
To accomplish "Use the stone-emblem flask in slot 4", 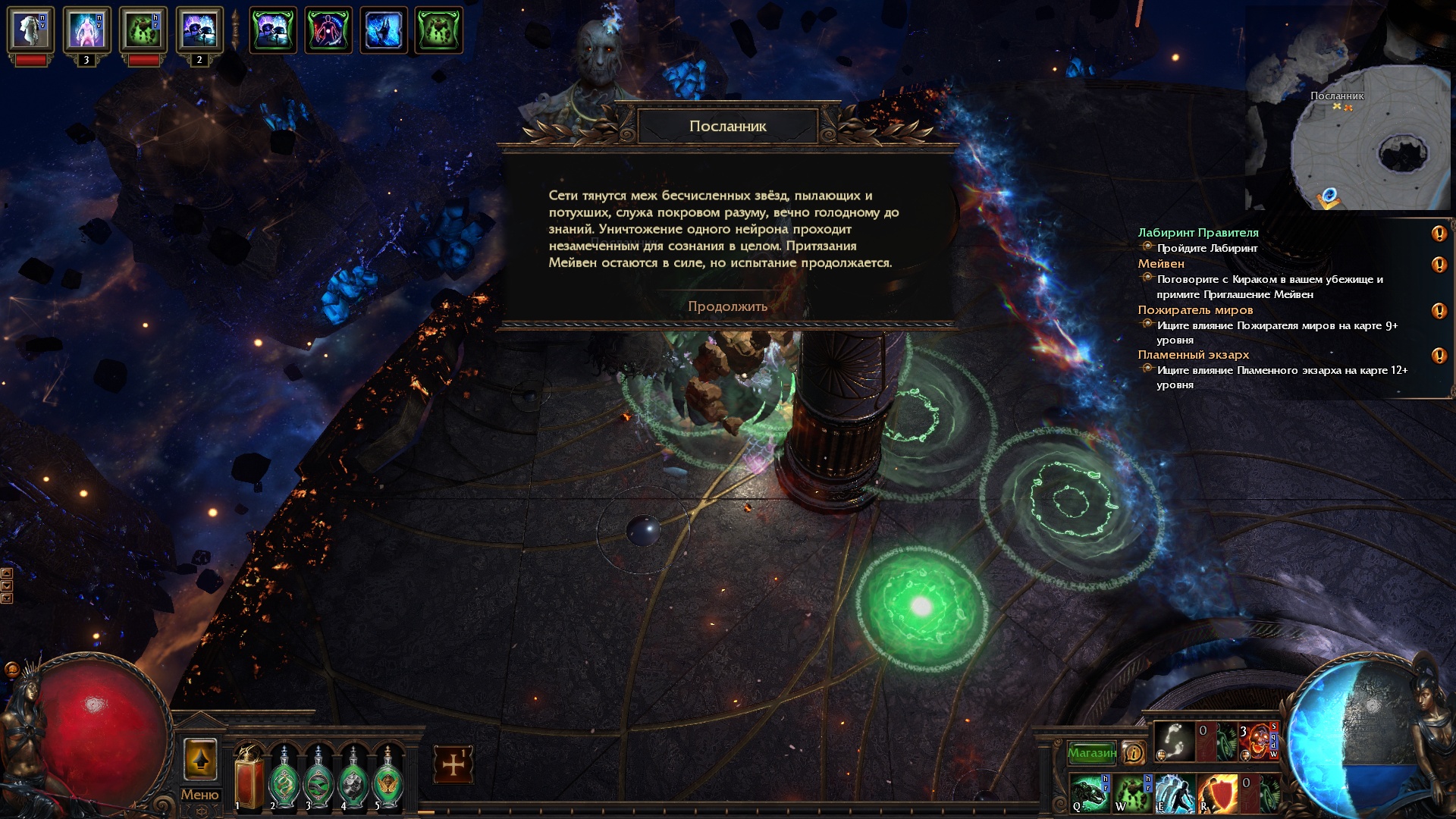I will coord(353,779).
